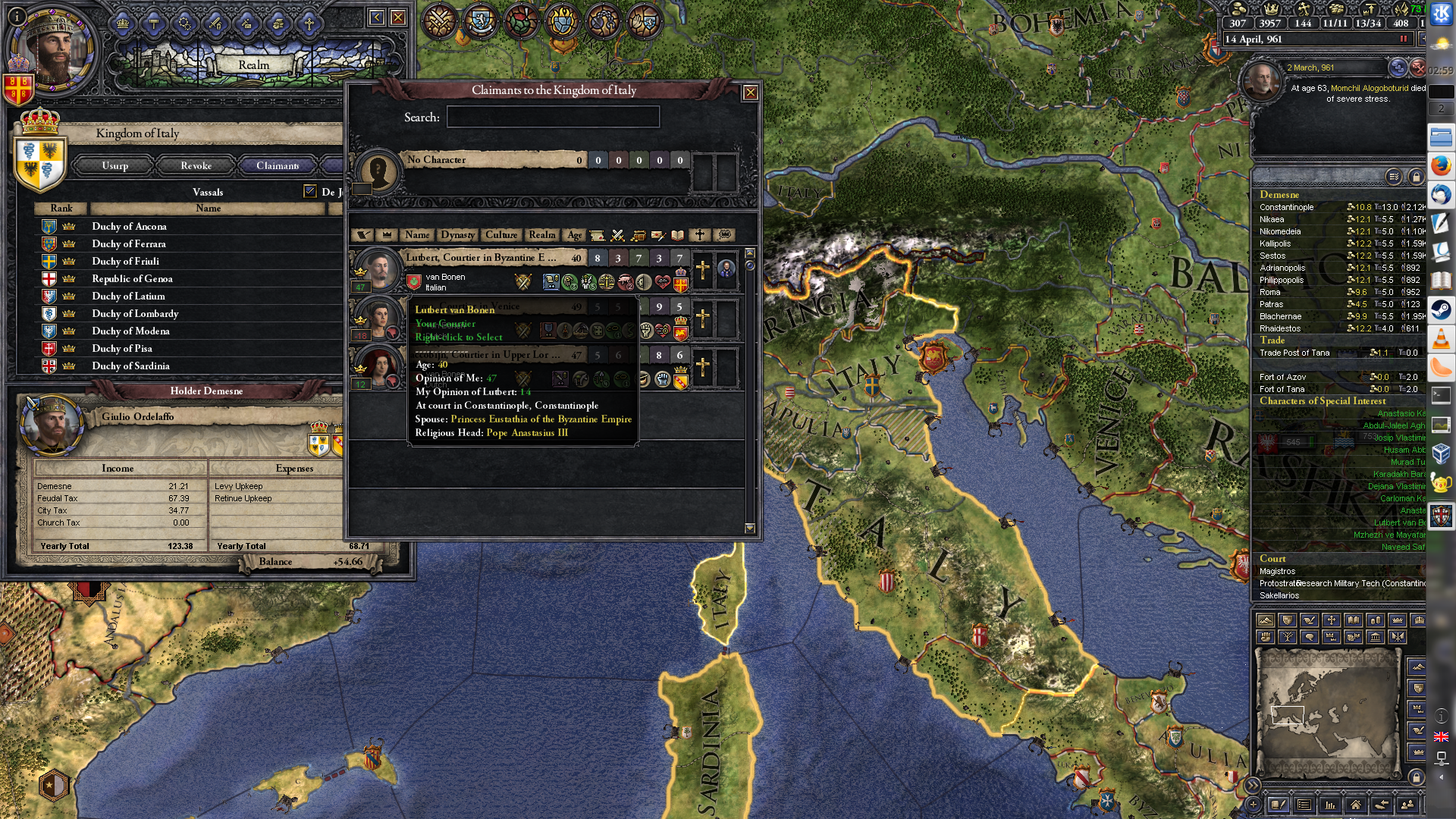This screenshot has width=1456, height=819.
Task: Select Constantinople in the Demesne list
Action: click(x=1286, y=207)
